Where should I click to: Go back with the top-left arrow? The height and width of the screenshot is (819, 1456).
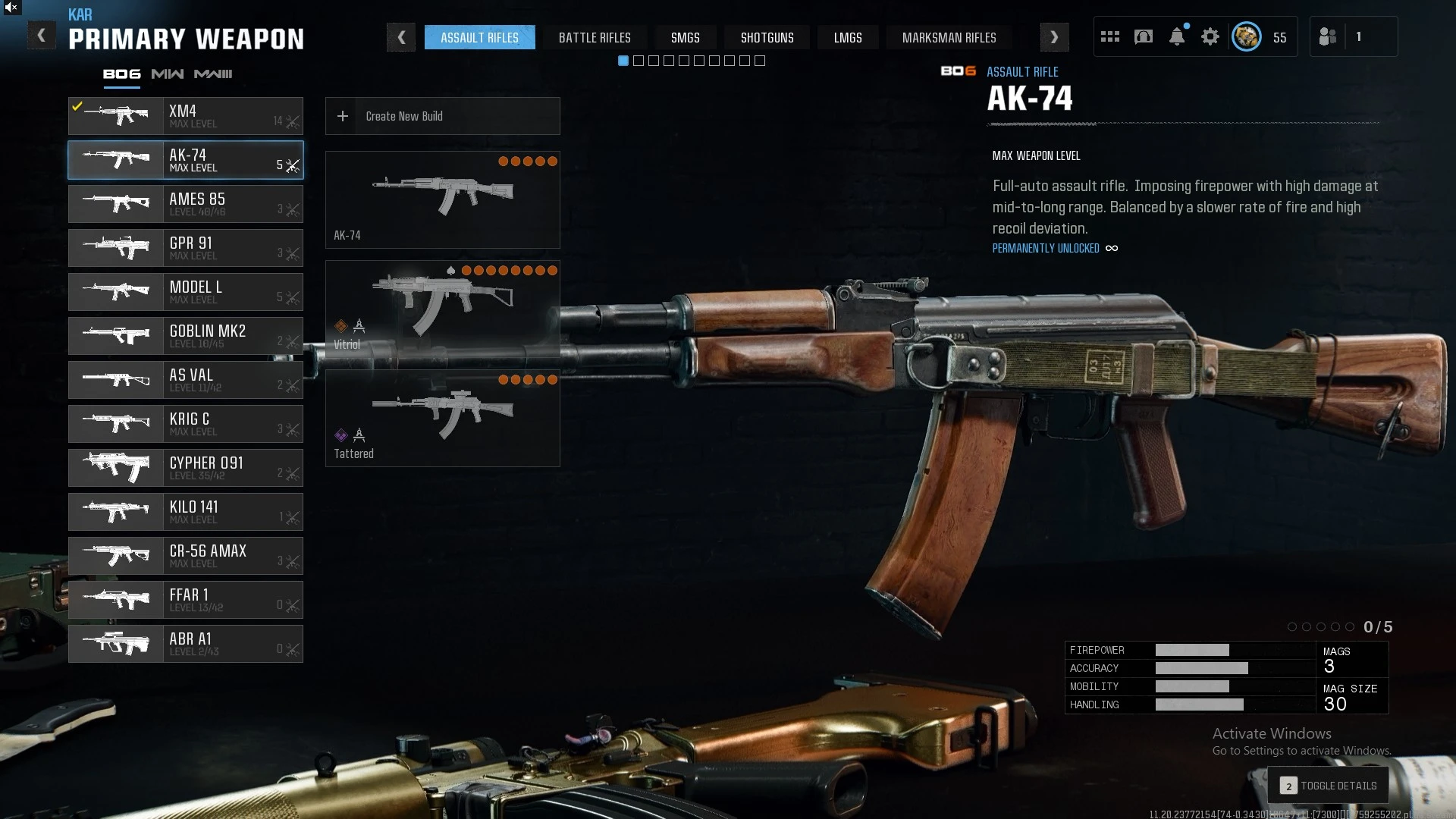point(42,36)
